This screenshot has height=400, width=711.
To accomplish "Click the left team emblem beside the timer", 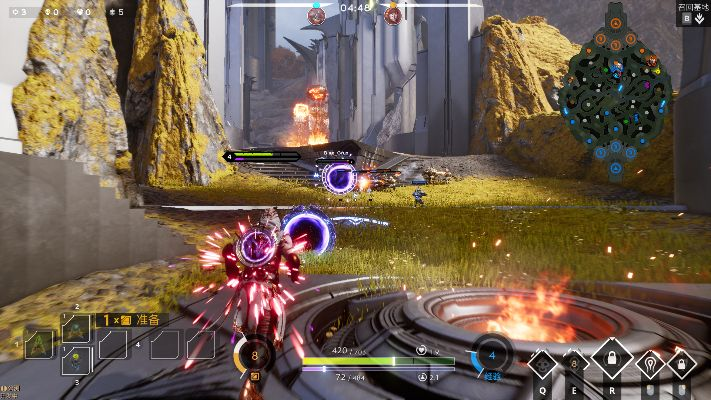I will coord(316,14).
